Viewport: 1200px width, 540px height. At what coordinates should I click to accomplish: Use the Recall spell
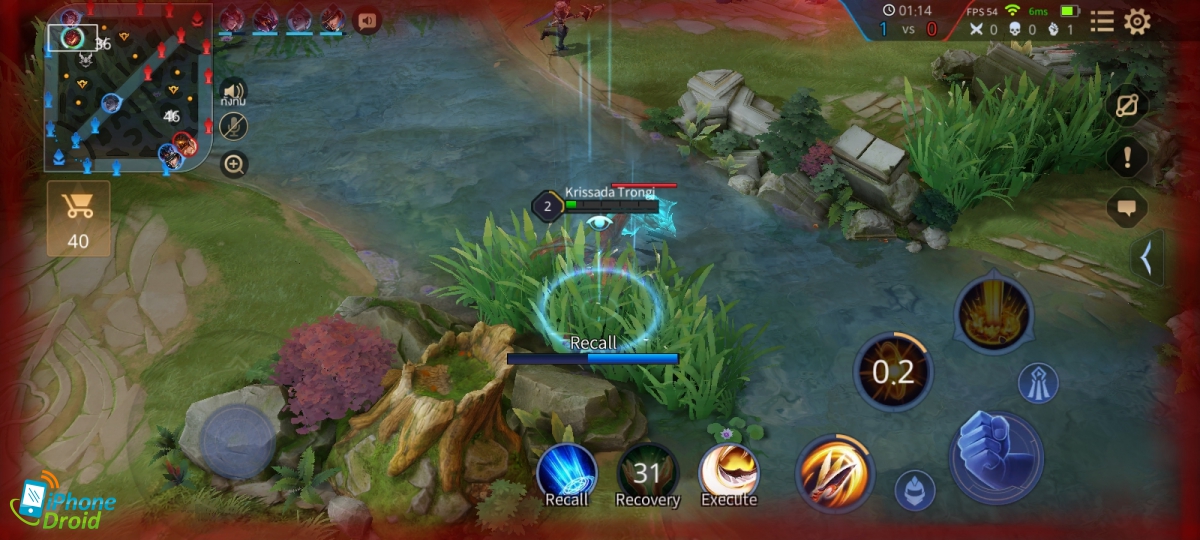pyautogui.click(x=567, y=474)
